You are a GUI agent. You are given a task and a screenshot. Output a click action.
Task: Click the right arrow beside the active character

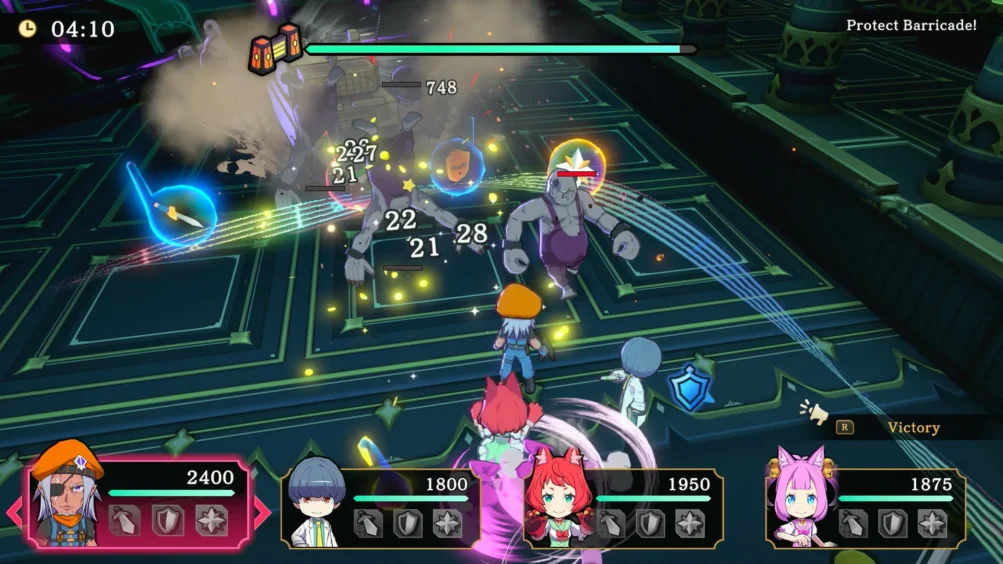point(262,513)
